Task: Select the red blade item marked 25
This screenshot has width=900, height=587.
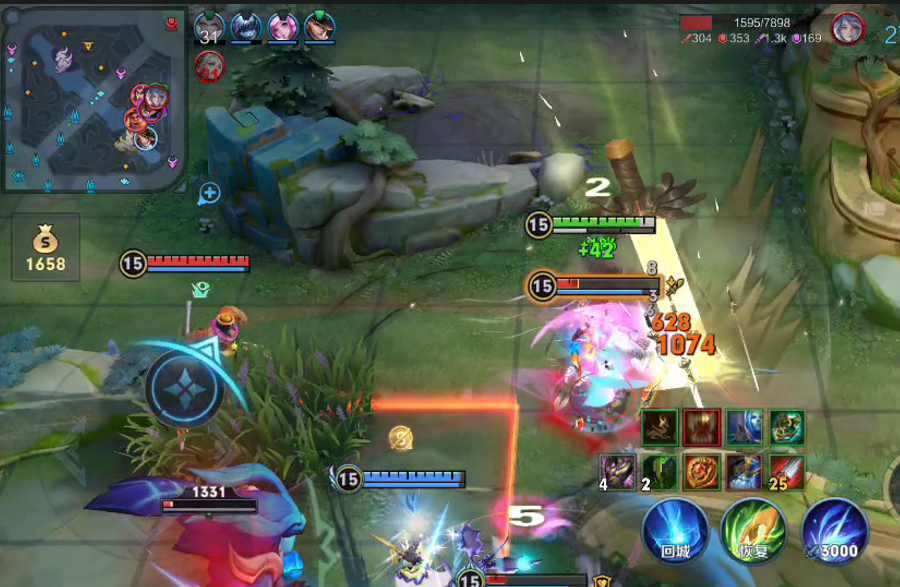Action: (787, 471)
